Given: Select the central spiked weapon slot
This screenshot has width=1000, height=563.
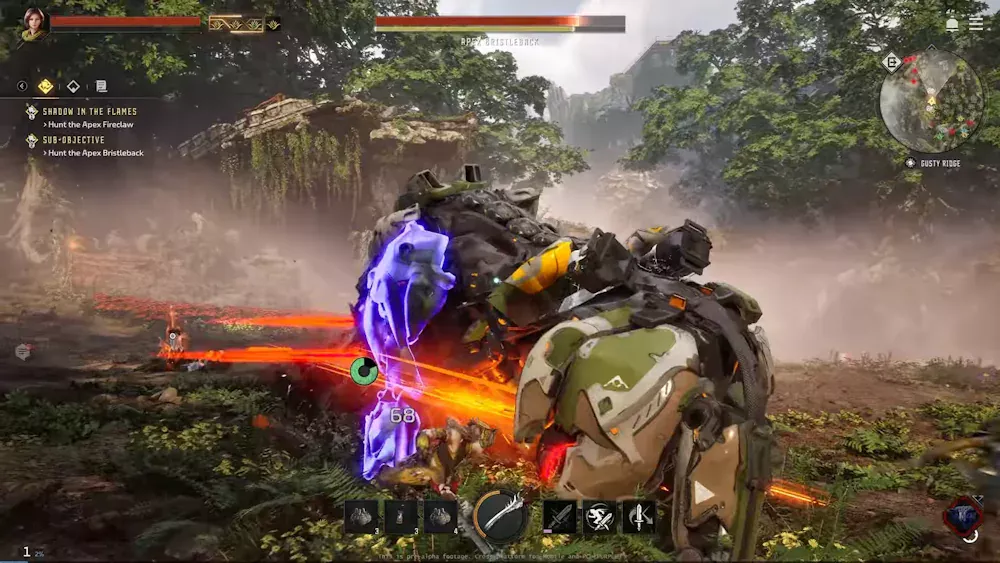Looking at the screenshot, I should click(500, 516).
